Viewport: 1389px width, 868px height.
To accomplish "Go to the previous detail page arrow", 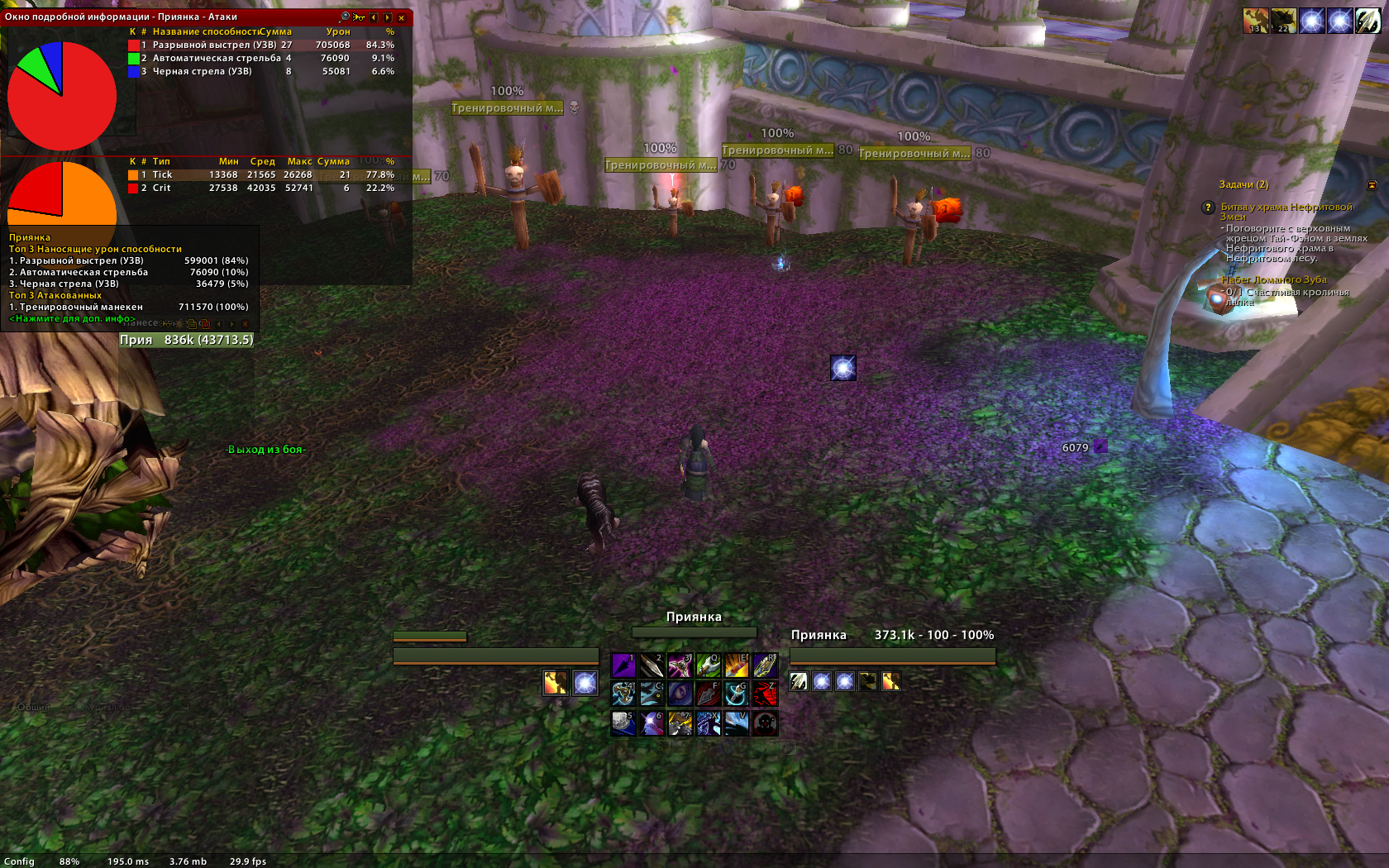I will (374, 17).
